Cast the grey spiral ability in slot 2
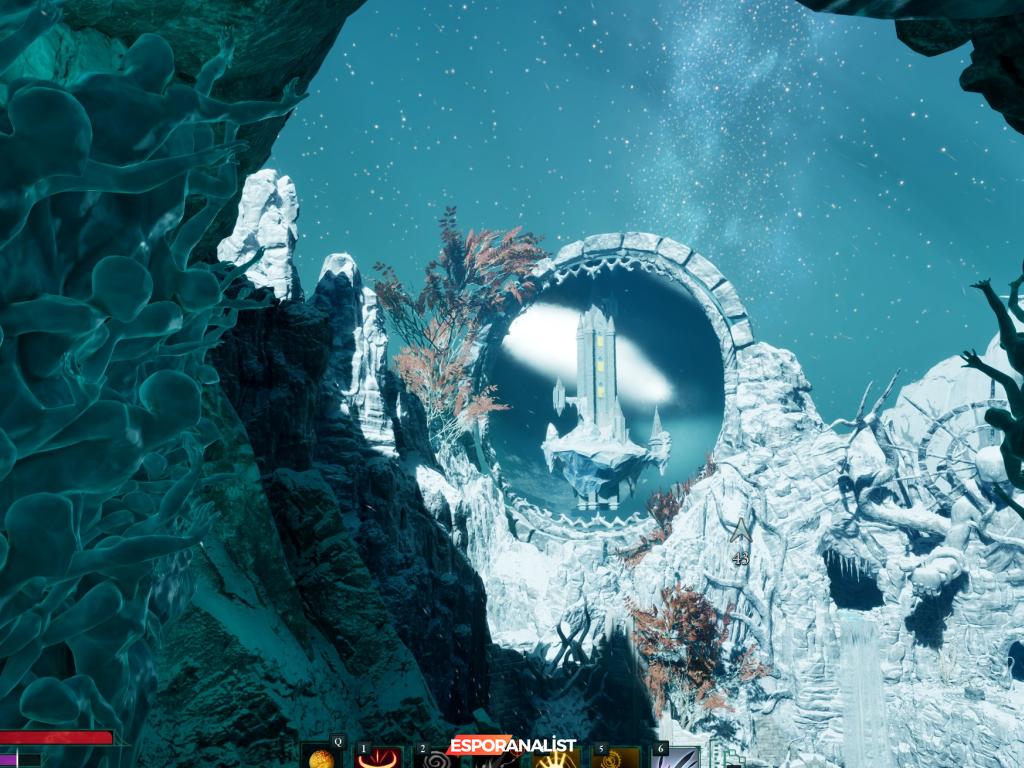 (x=438, y=759)
